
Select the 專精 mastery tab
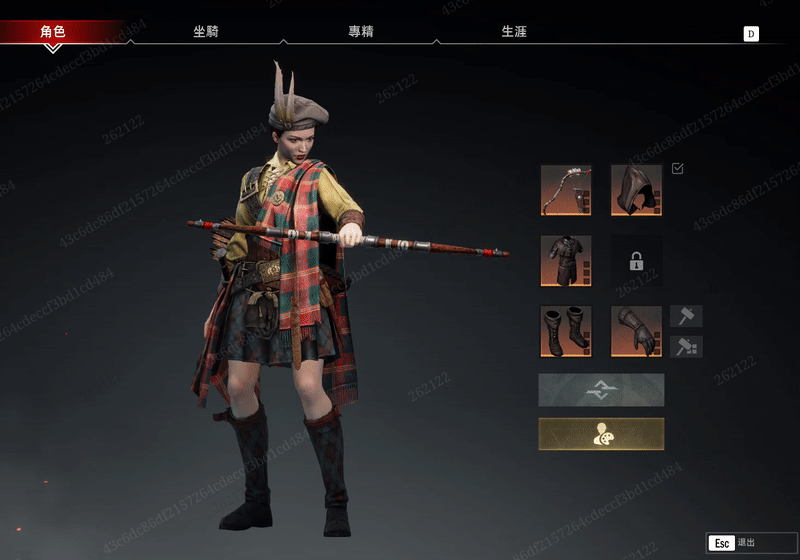(360, 31)
